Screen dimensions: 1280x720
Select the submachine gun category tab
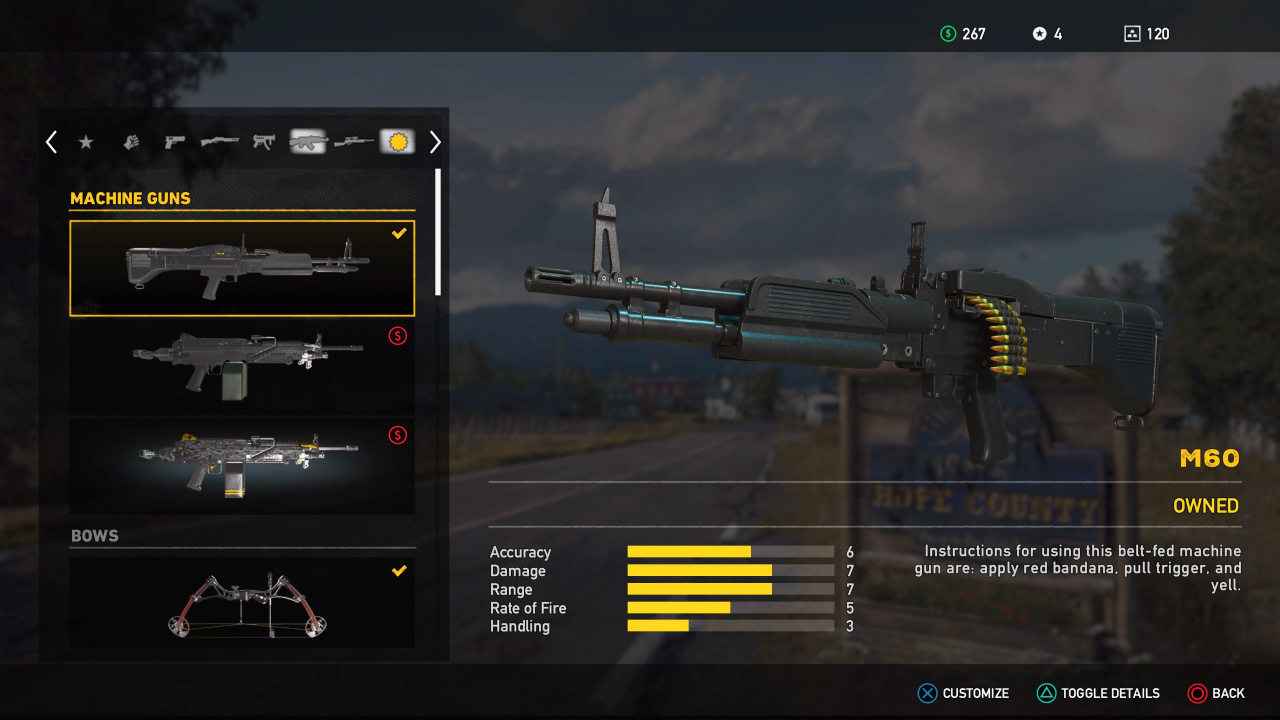point(264,143)
